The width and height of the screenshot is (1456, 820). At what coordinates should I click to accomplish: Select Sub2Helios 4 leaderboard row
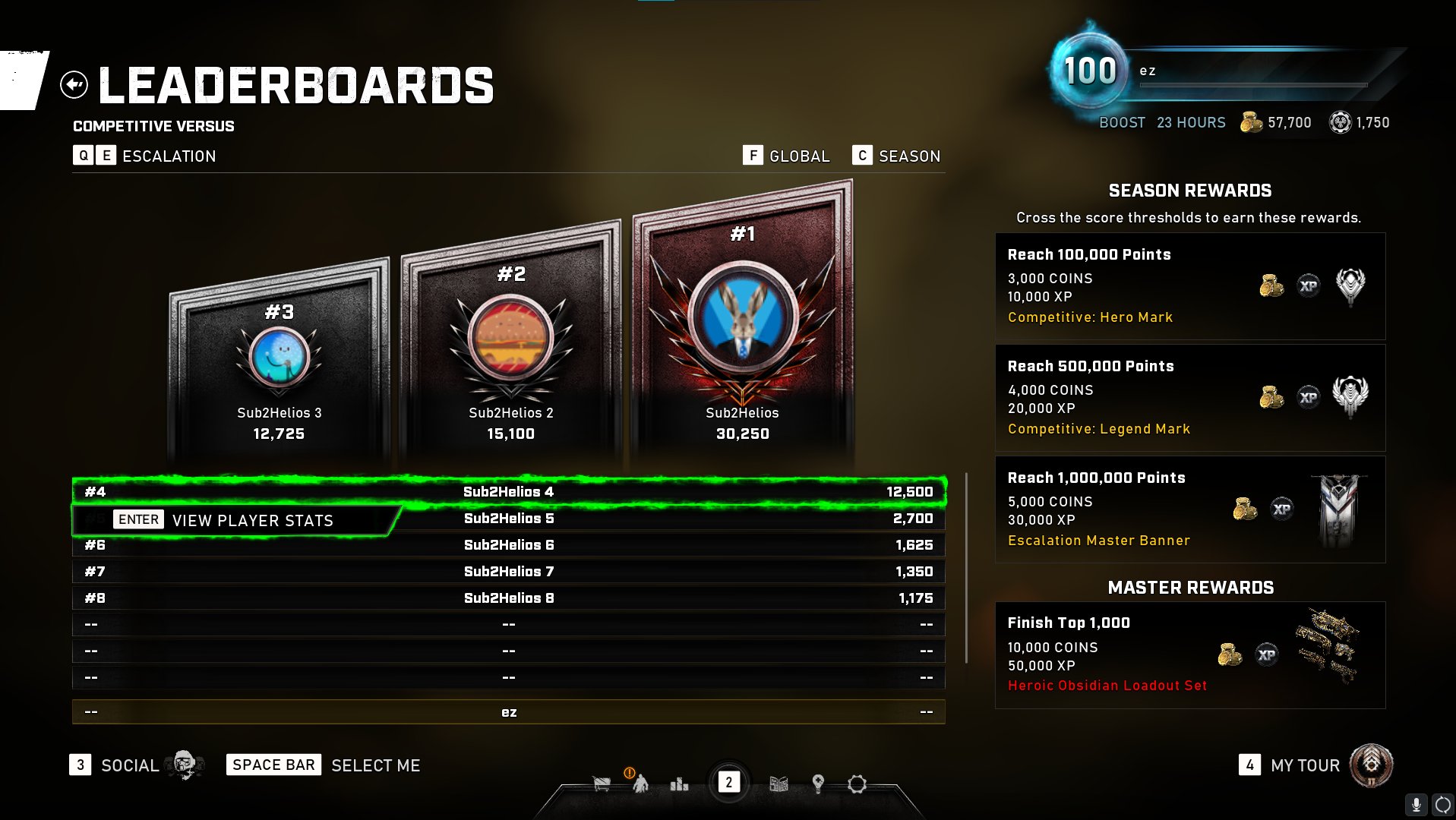coord(507,492)
